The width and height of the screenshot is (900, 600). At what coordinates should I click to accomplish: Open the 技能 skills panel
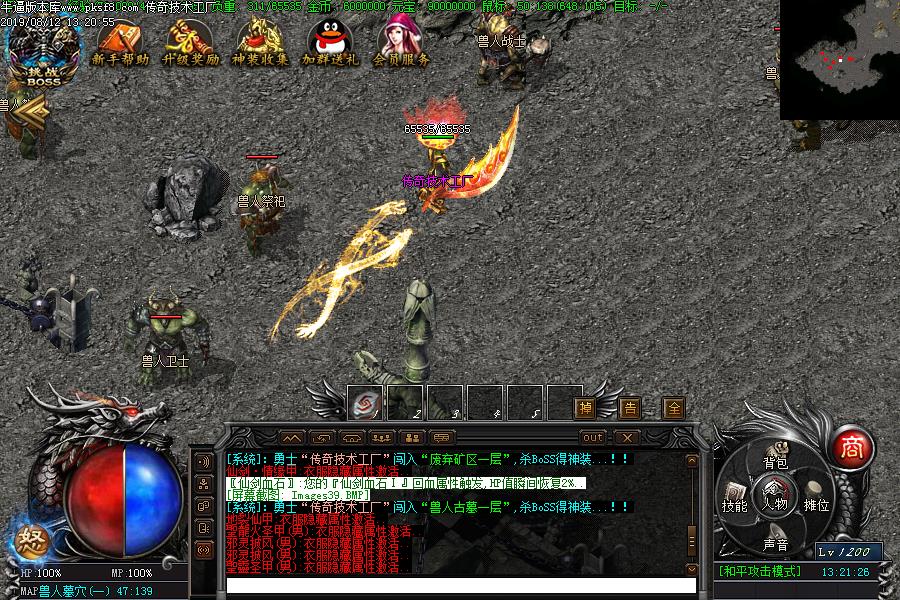(735, 505)
